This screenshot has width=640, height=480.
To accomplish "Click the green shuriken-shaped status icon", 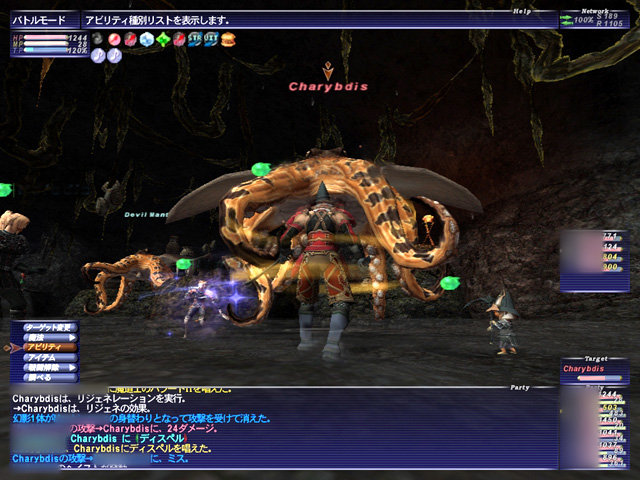I will point(163,39).
